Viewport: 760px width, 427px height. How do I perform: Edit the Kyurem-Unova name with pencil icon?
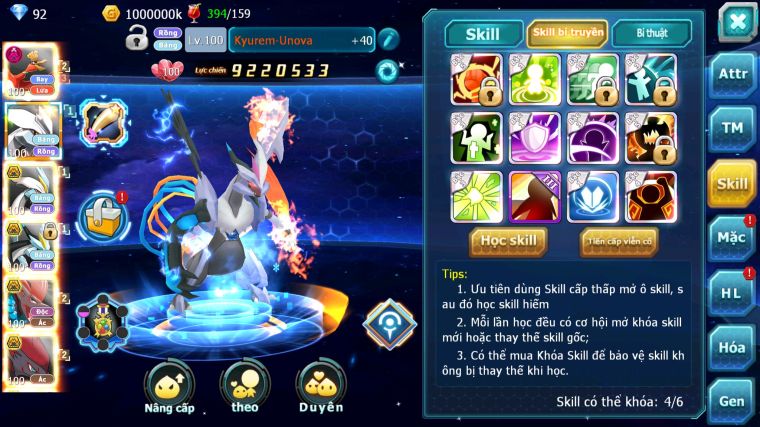click(x=388, y=40)
